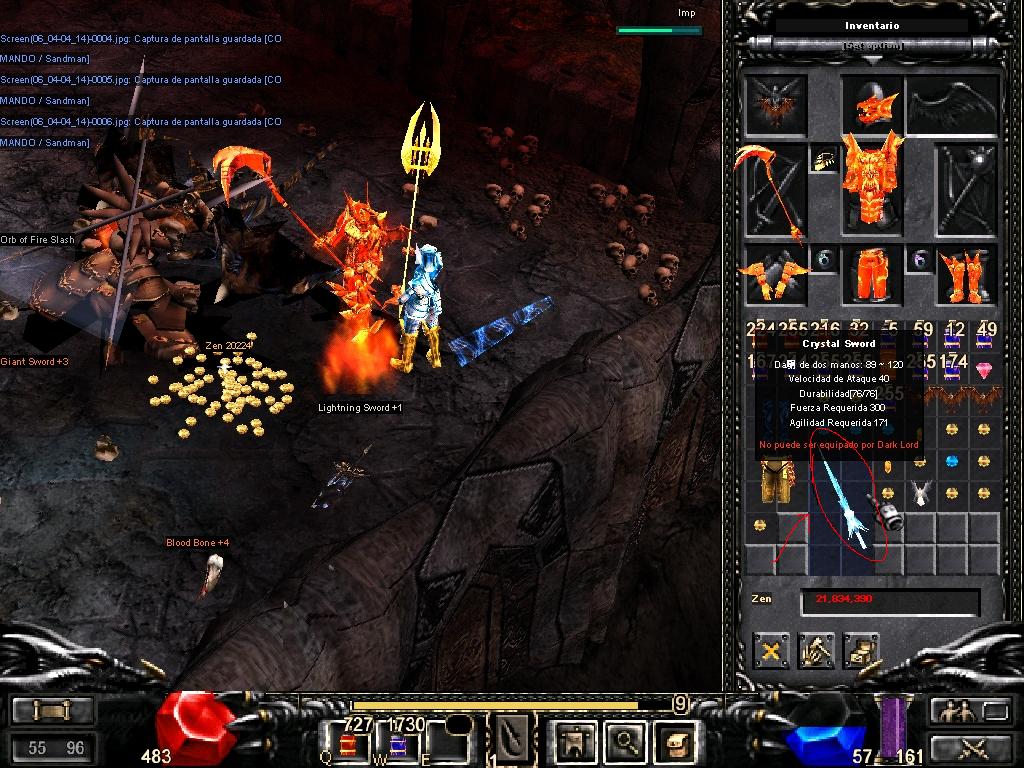1024x768 pixels.
Task: Click the equipped orange gloves slot
Action: click(775, 274)
